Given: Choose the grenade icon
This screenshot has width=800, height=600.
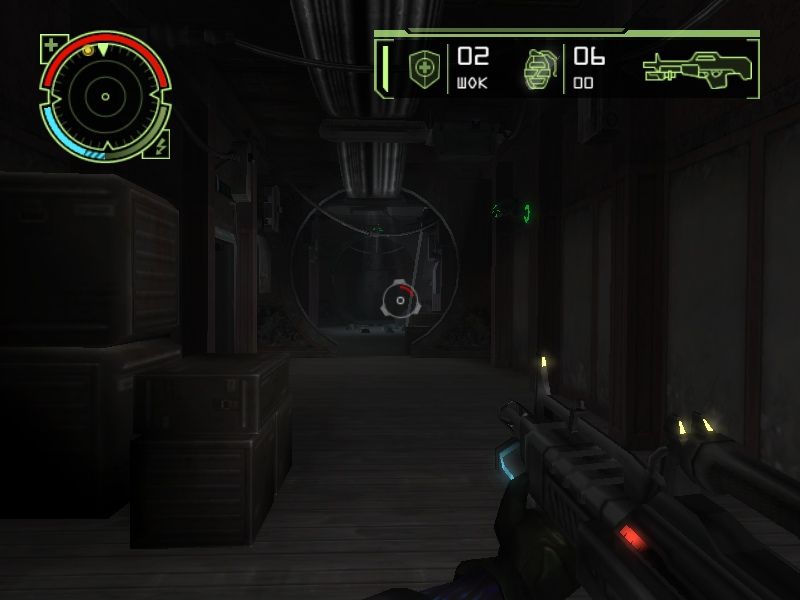Looking at the screenshot, I should [538, 68].
